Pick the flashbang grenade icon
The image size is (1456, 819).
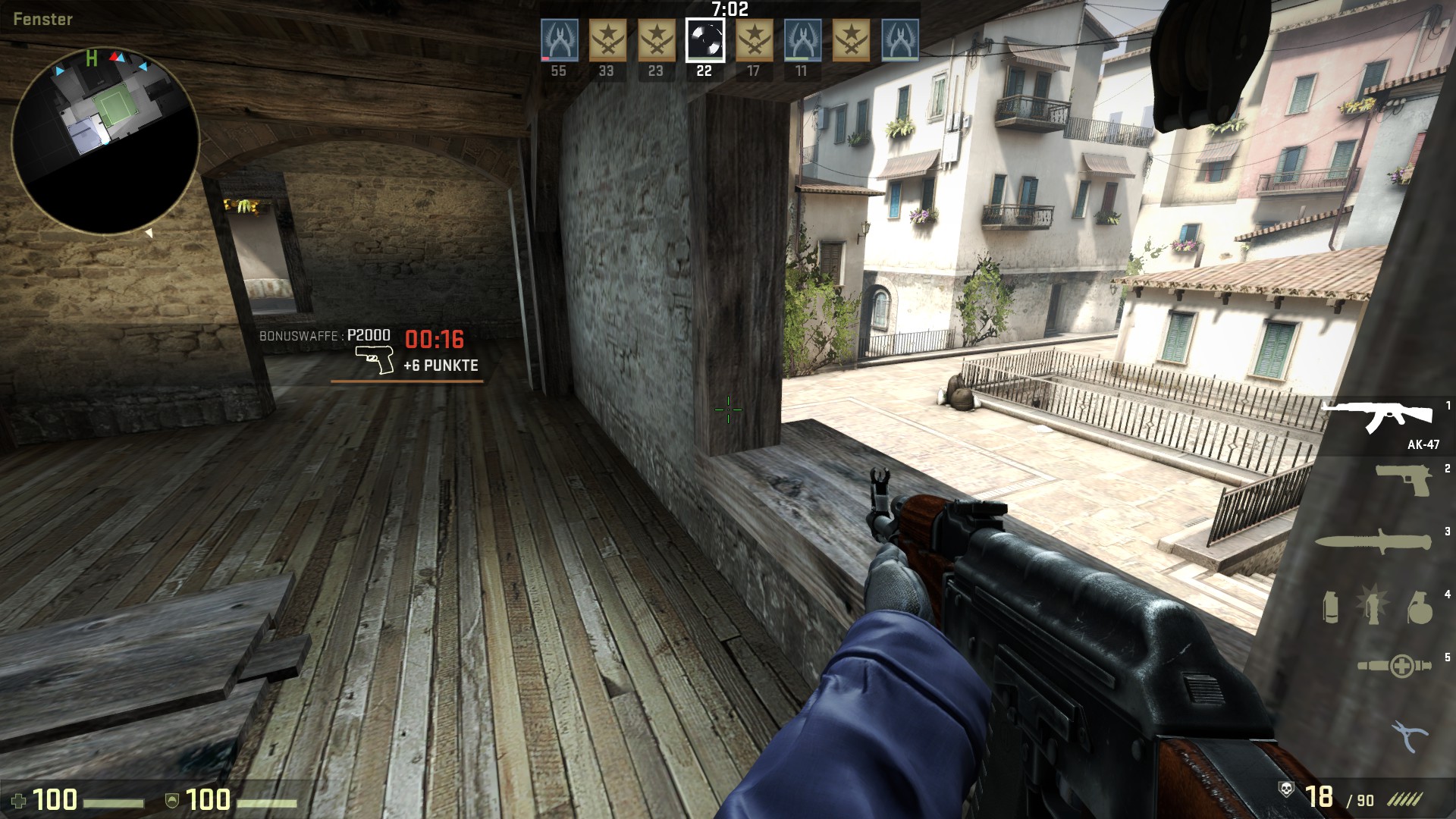click(1373, 606)
